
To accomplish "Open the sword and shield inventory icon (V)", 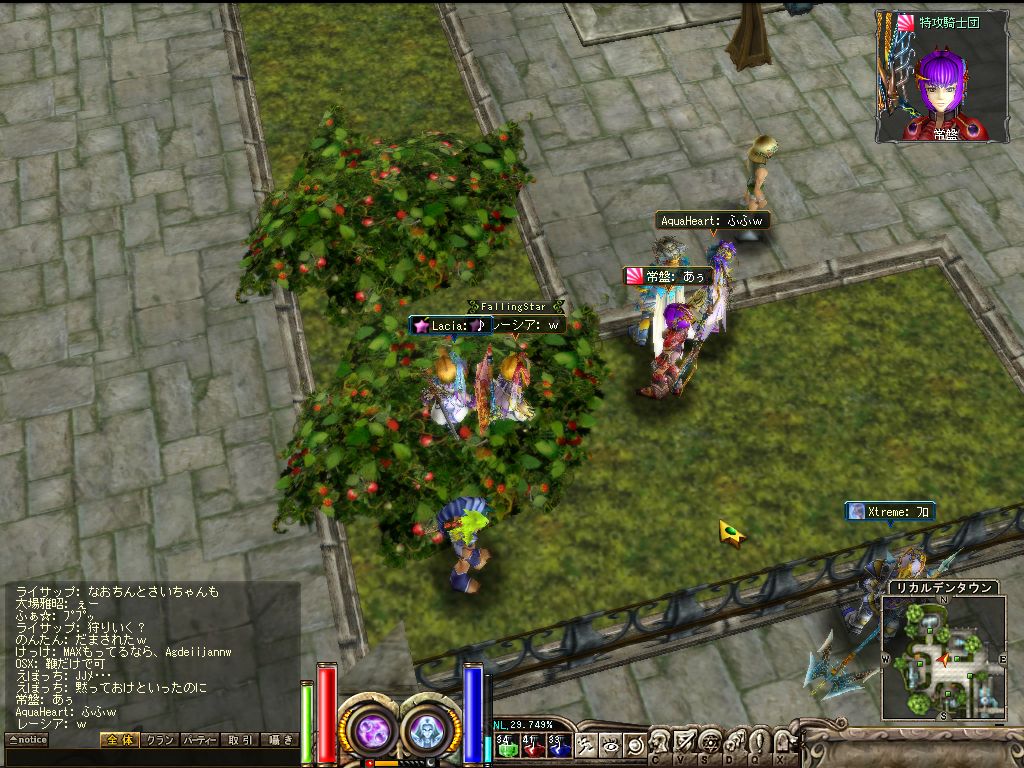I will pyautogui.click(x=685, y=744).
